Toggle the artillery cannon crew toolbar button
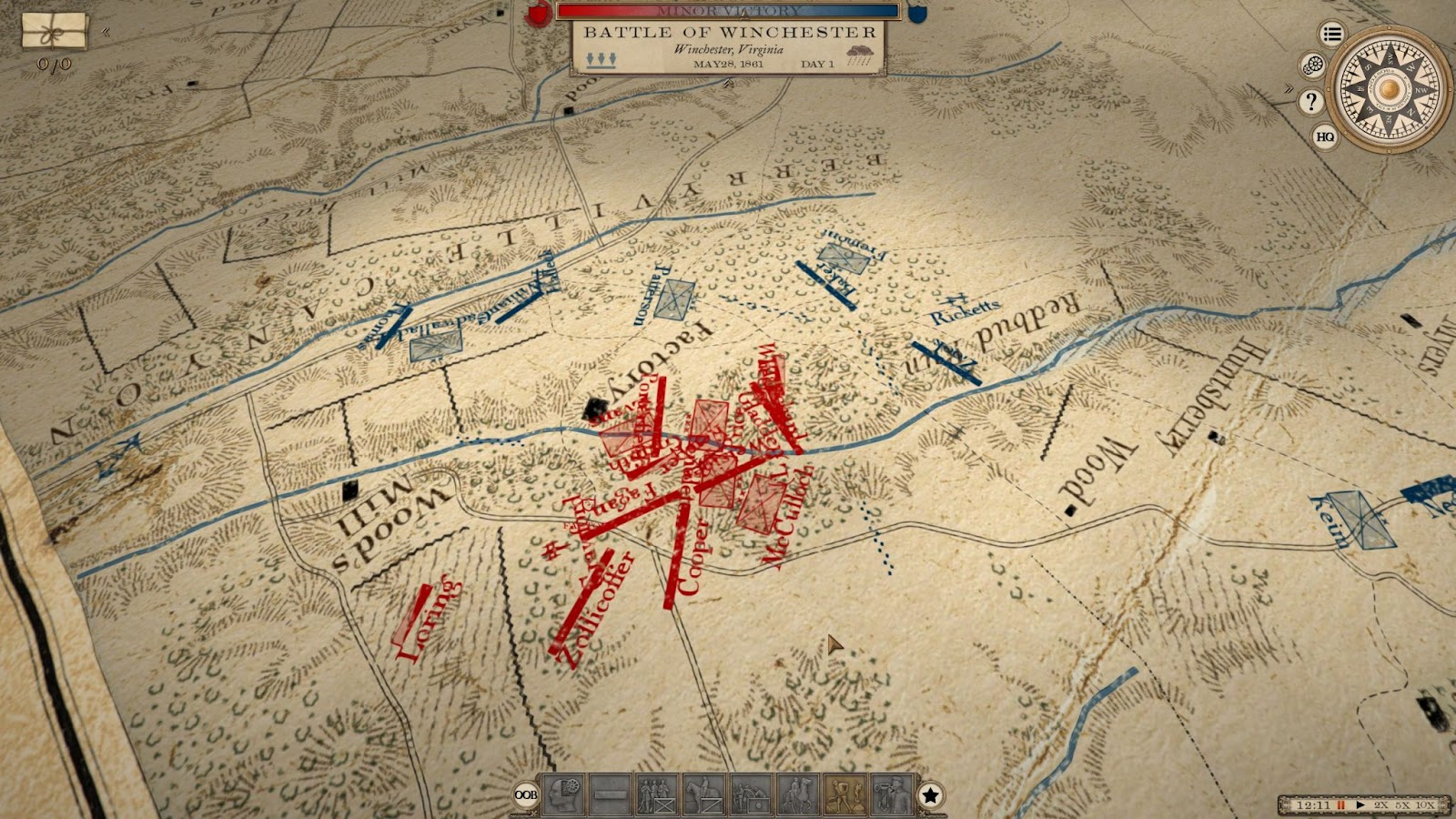 pyautogui.click(x=751, y=794)
